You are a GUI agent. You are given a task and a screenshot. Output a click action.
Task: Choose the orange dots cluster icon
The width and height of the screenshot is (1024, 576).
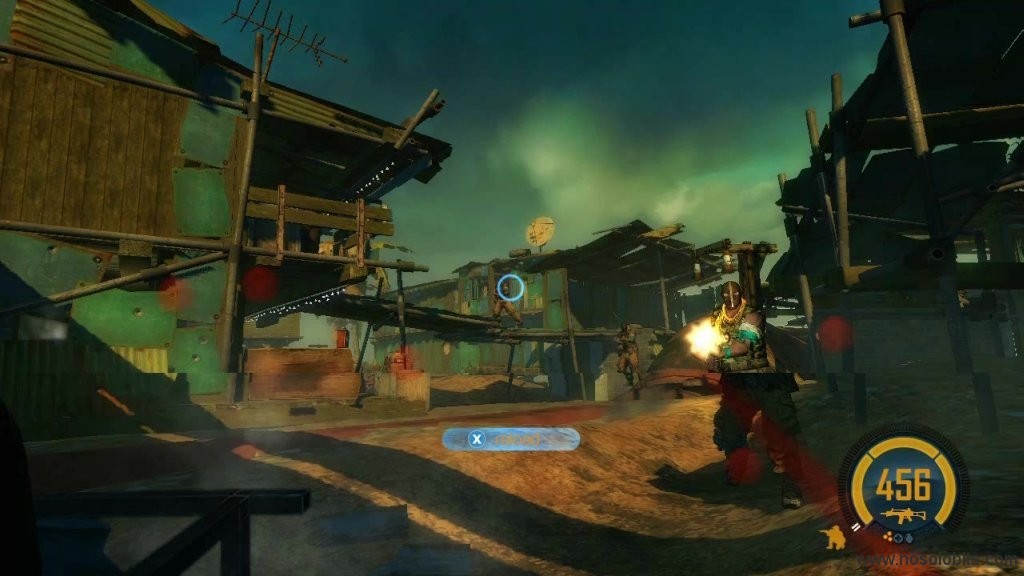pos(890,537)
